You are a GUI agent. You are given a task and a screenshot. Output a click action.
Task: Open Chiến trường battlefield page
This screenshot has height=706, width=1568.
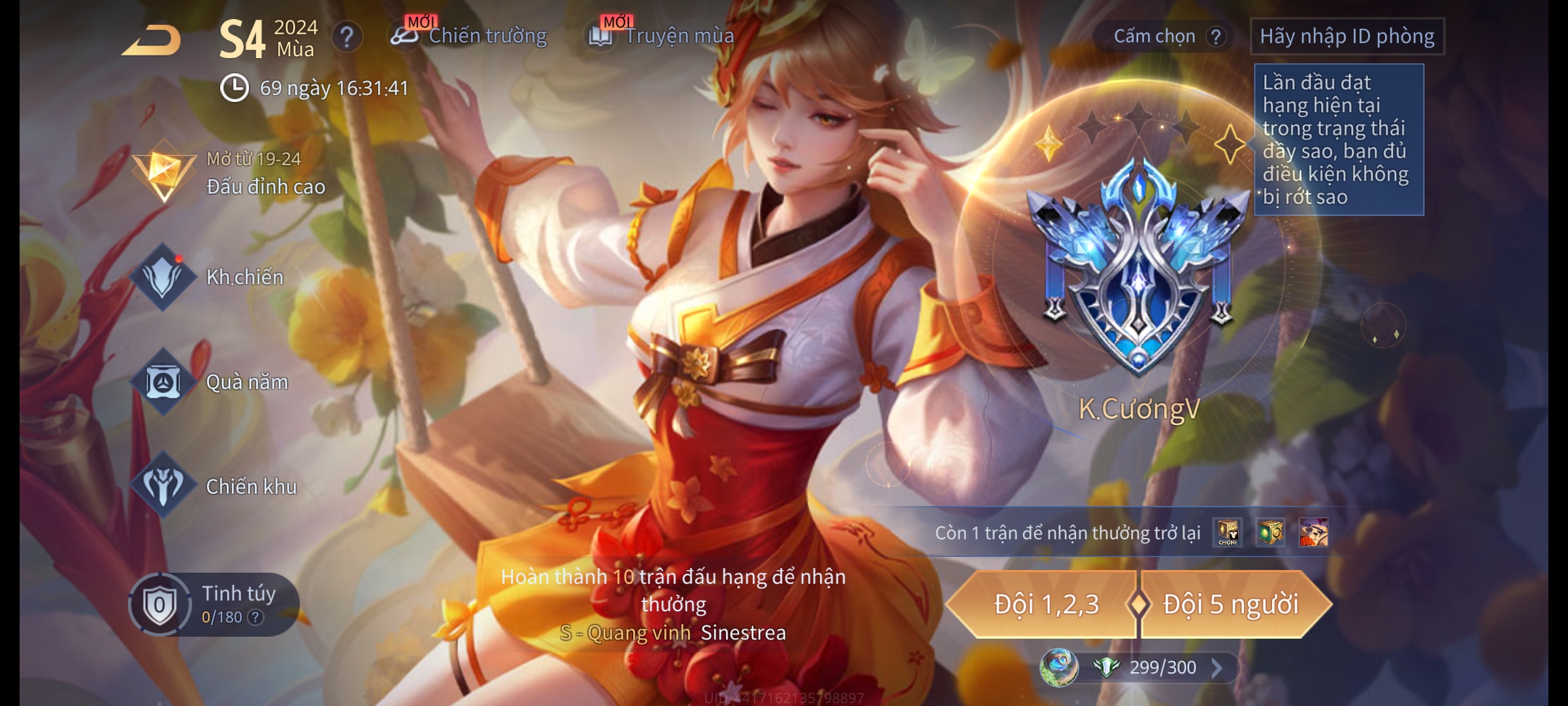(x=470, y=36)
